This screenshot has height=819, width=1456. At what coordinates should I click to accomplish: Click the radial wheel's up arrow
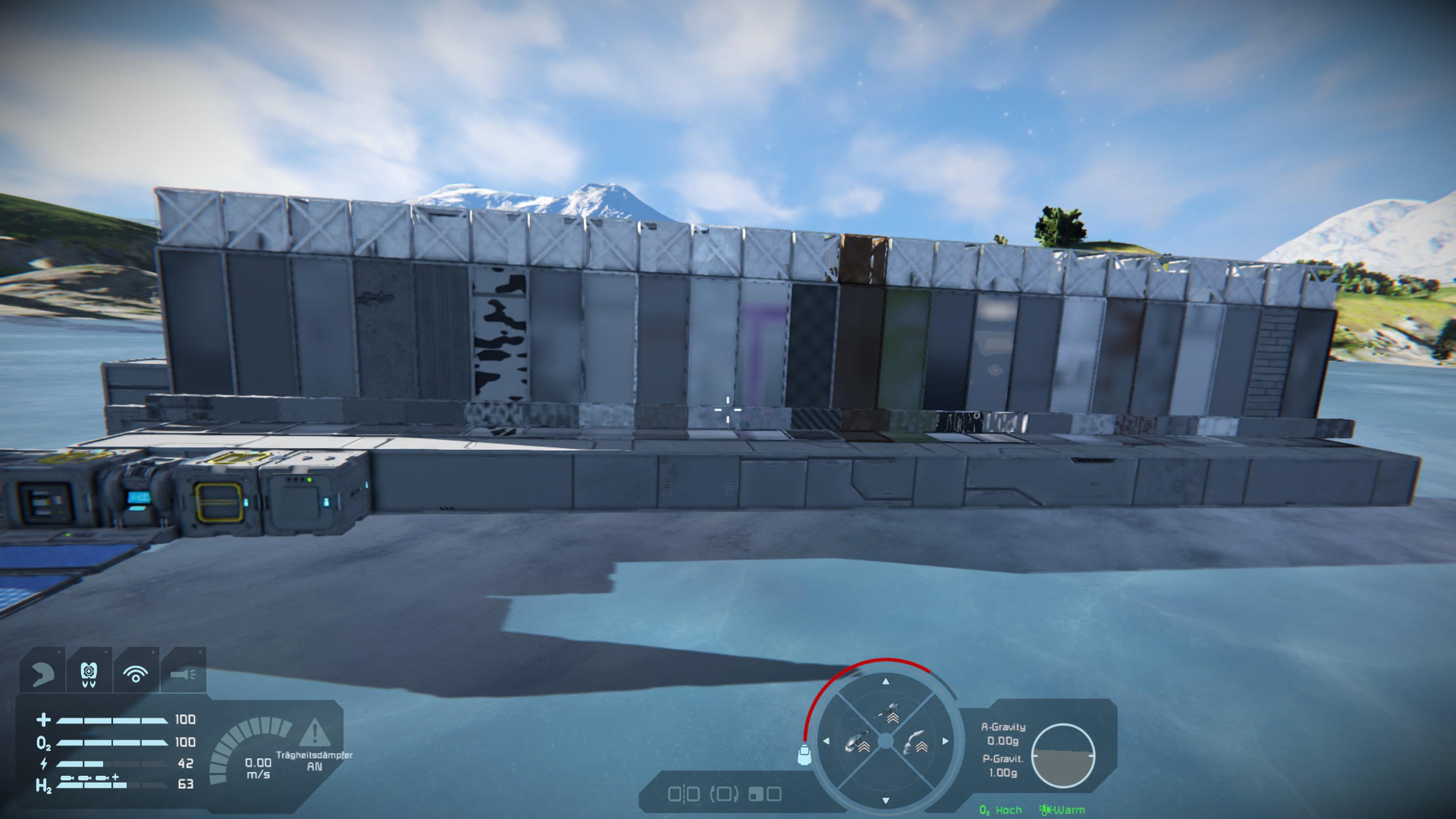pos(886,682)
